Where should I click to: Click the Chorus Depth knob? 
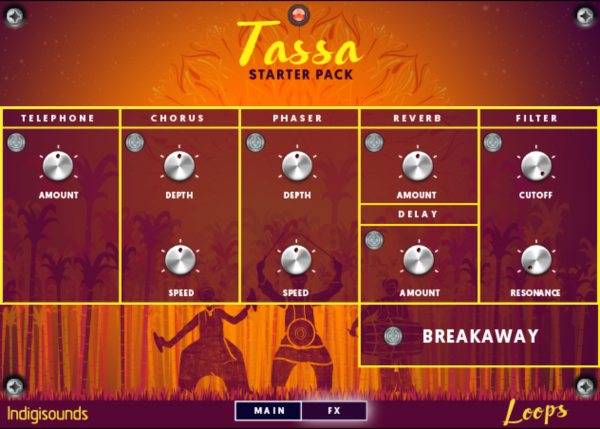[180, 166]
